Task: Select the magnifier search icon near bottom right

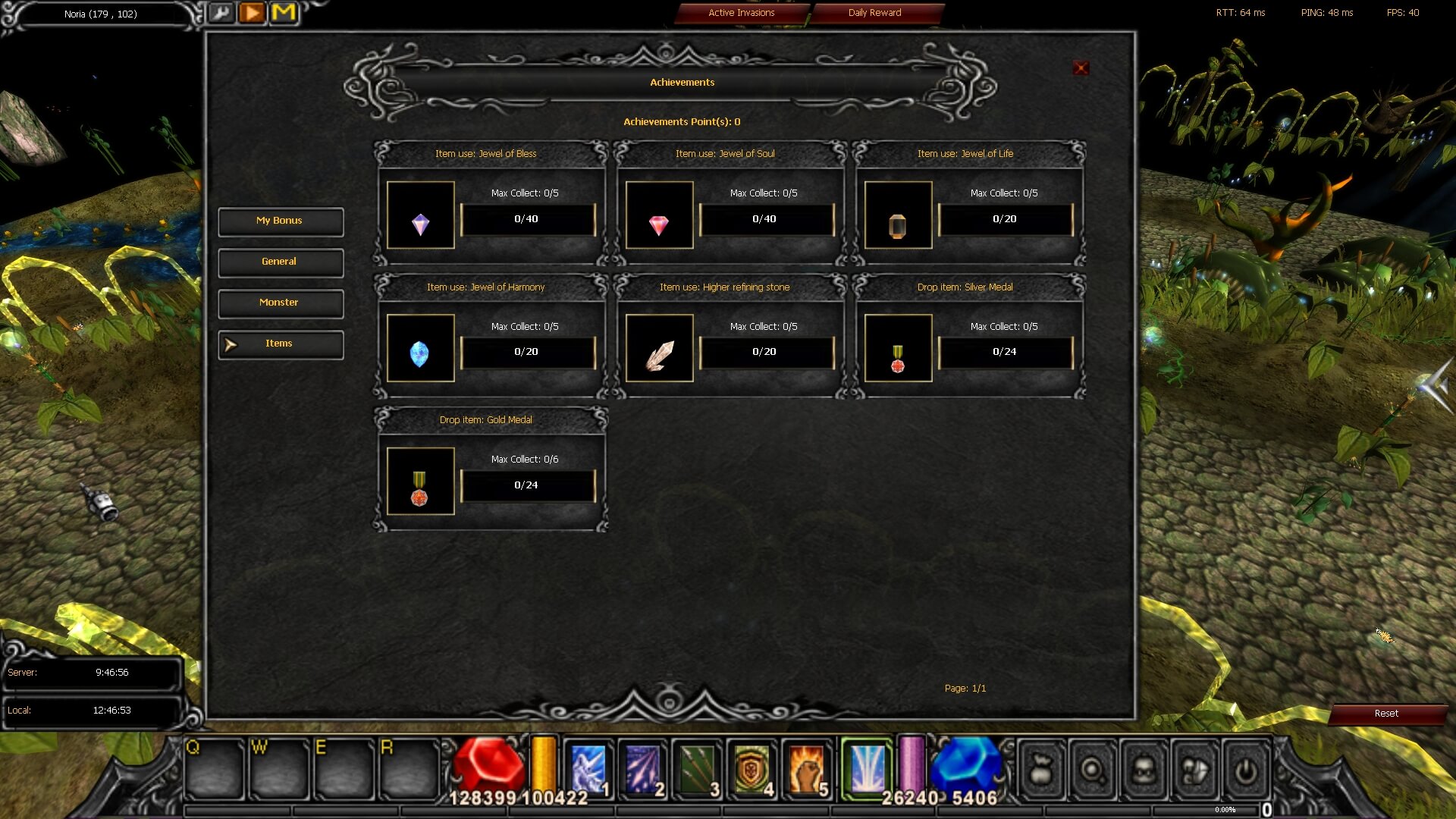Action: click(1092, 770)
